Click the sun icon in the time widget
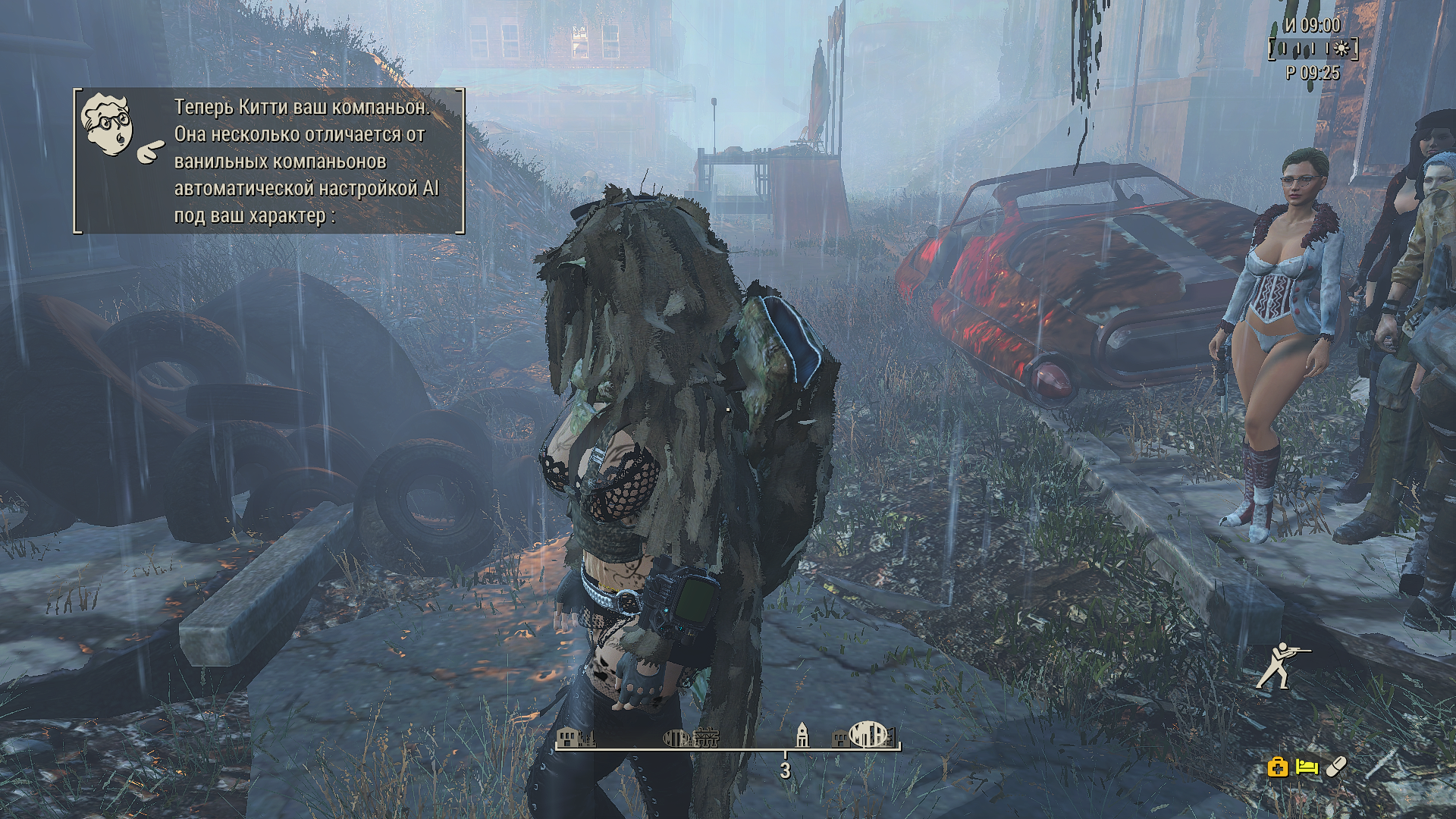 (1341, 49)
